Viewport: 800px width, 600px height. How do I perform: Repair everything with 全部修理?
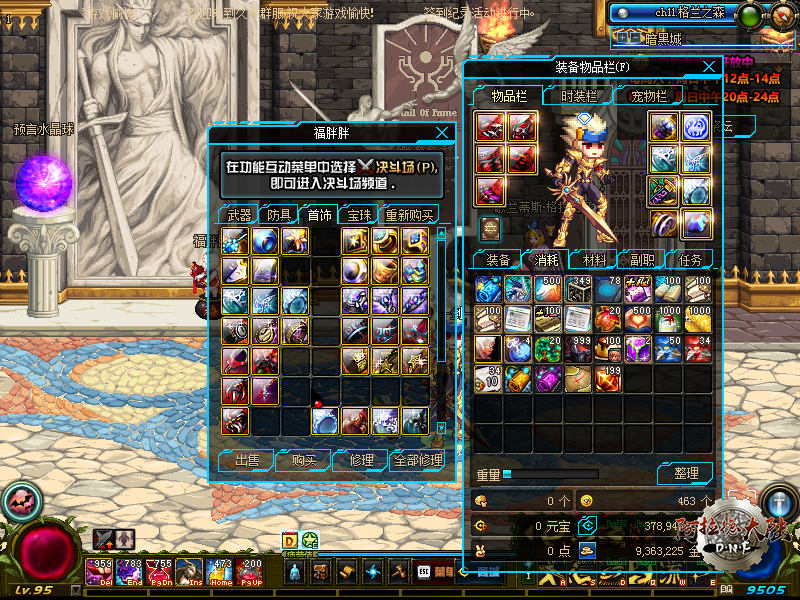coord(416,461)
